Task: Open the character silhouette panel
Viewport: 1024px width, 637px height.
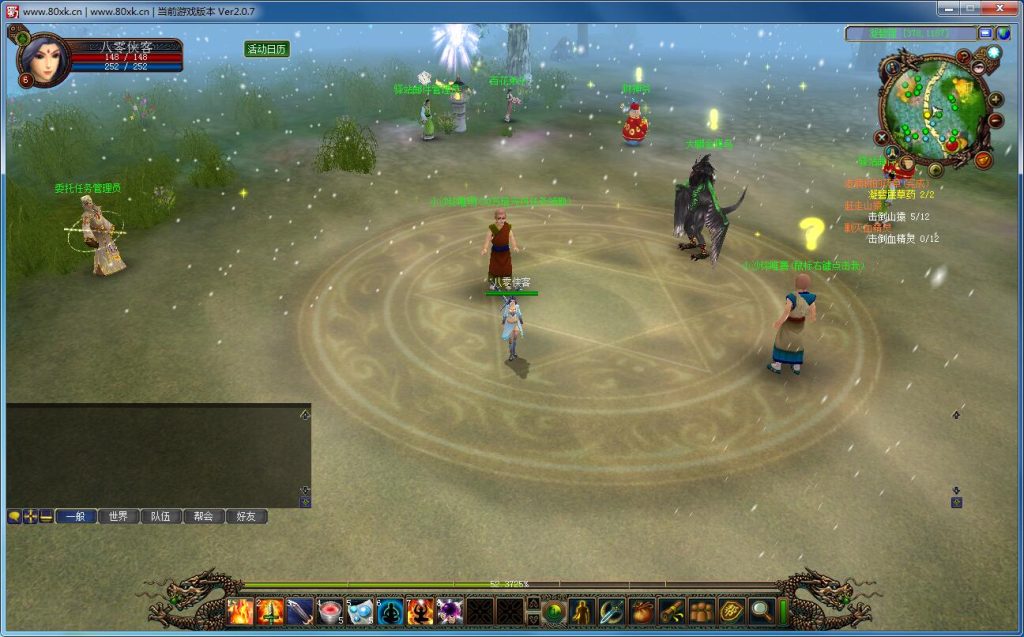Action: tap(582, 611)
